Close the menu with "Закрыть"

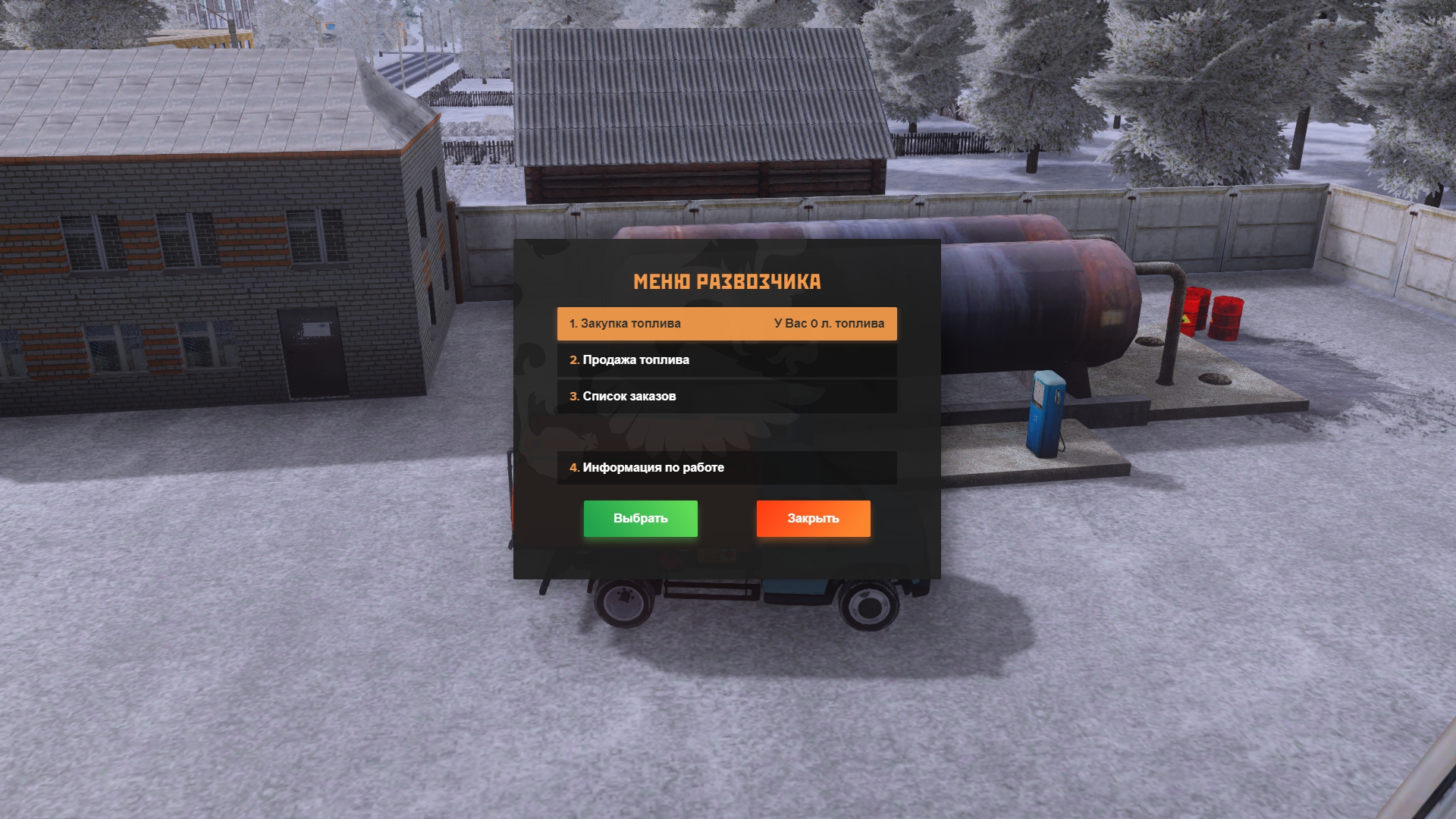pos(813,519)
